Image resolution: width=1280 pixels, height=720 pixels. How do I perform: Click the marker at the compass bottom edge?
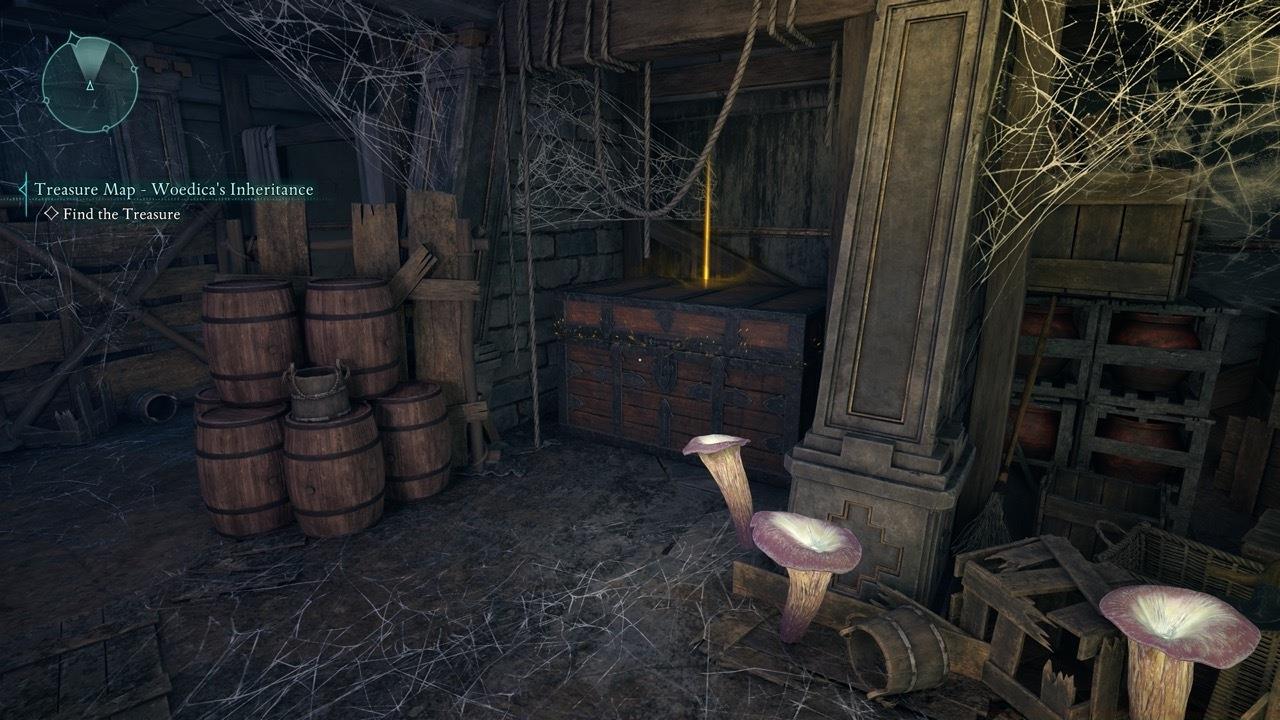point(105,128)
